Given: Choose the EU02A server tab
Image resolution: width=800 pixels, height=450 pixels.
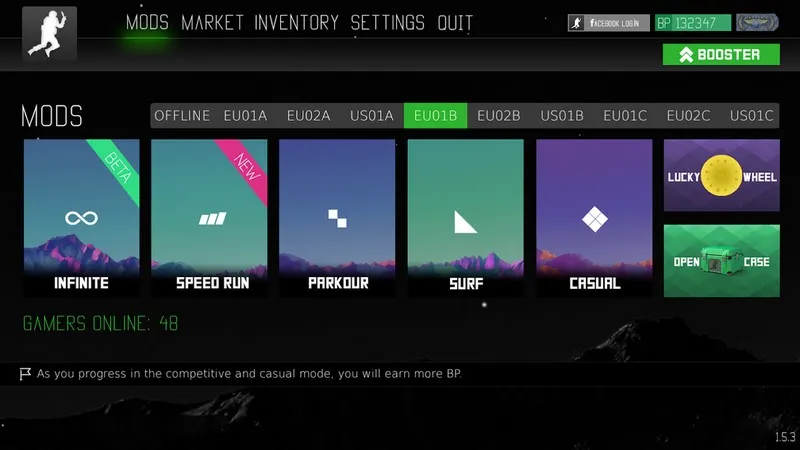Looking at the screenshot, I should pos(308,116).
